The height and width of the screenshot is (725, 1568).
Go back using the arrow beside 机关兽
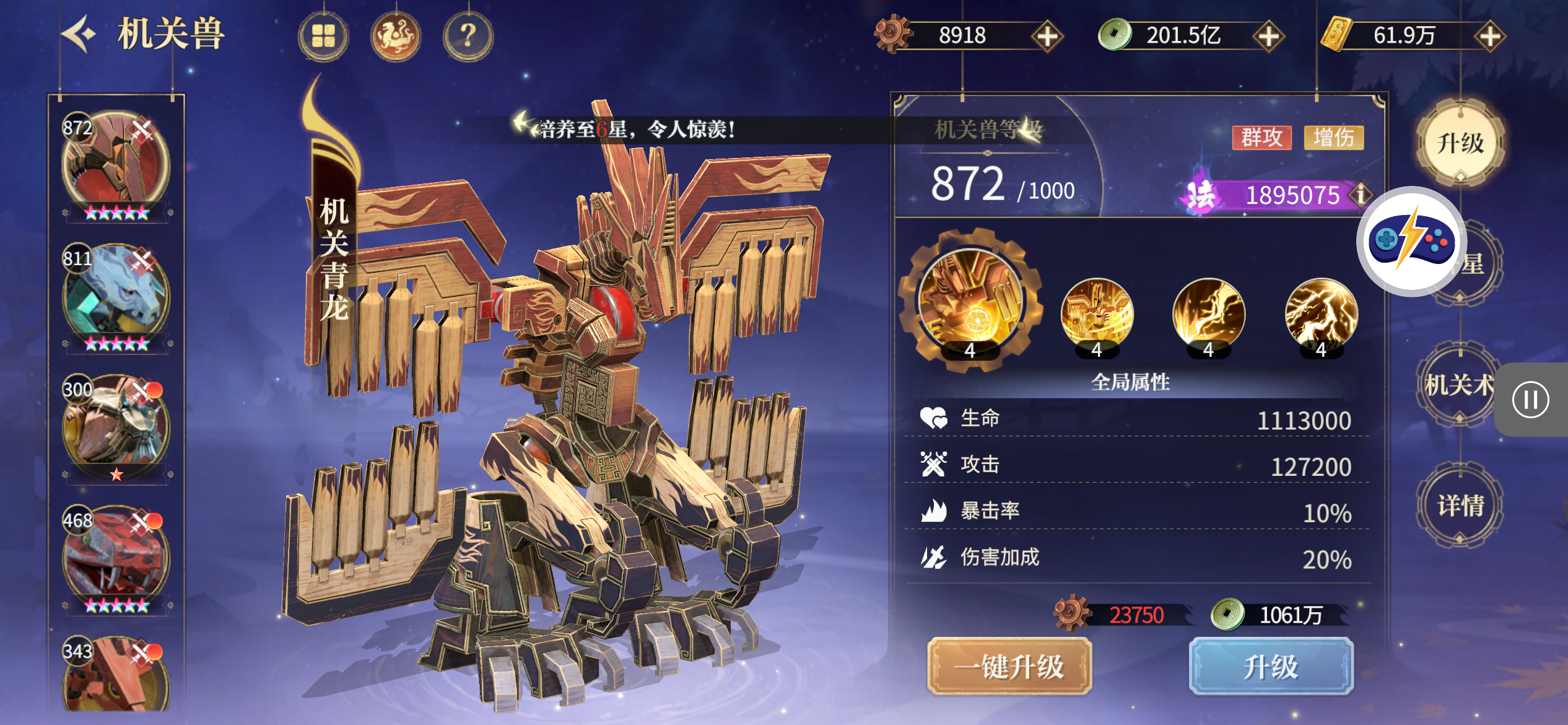(x=79, y=34)
